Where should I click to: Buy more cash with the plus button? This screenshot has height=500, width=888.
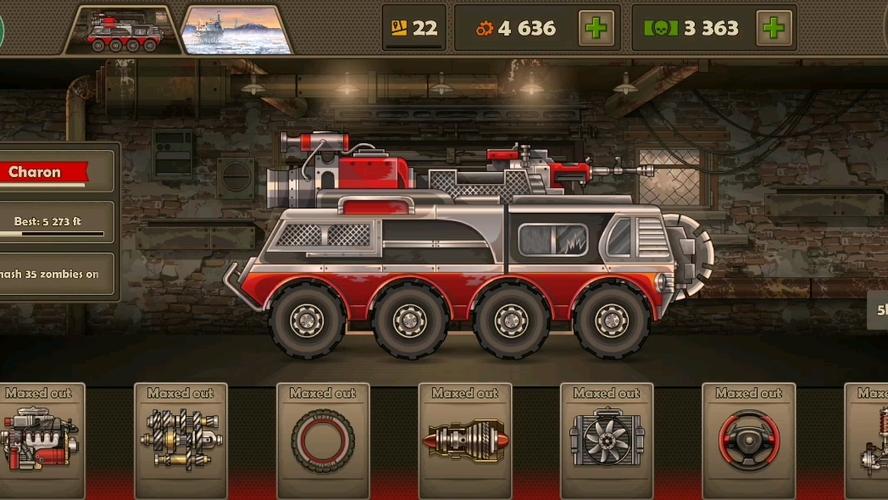[773, 28]
